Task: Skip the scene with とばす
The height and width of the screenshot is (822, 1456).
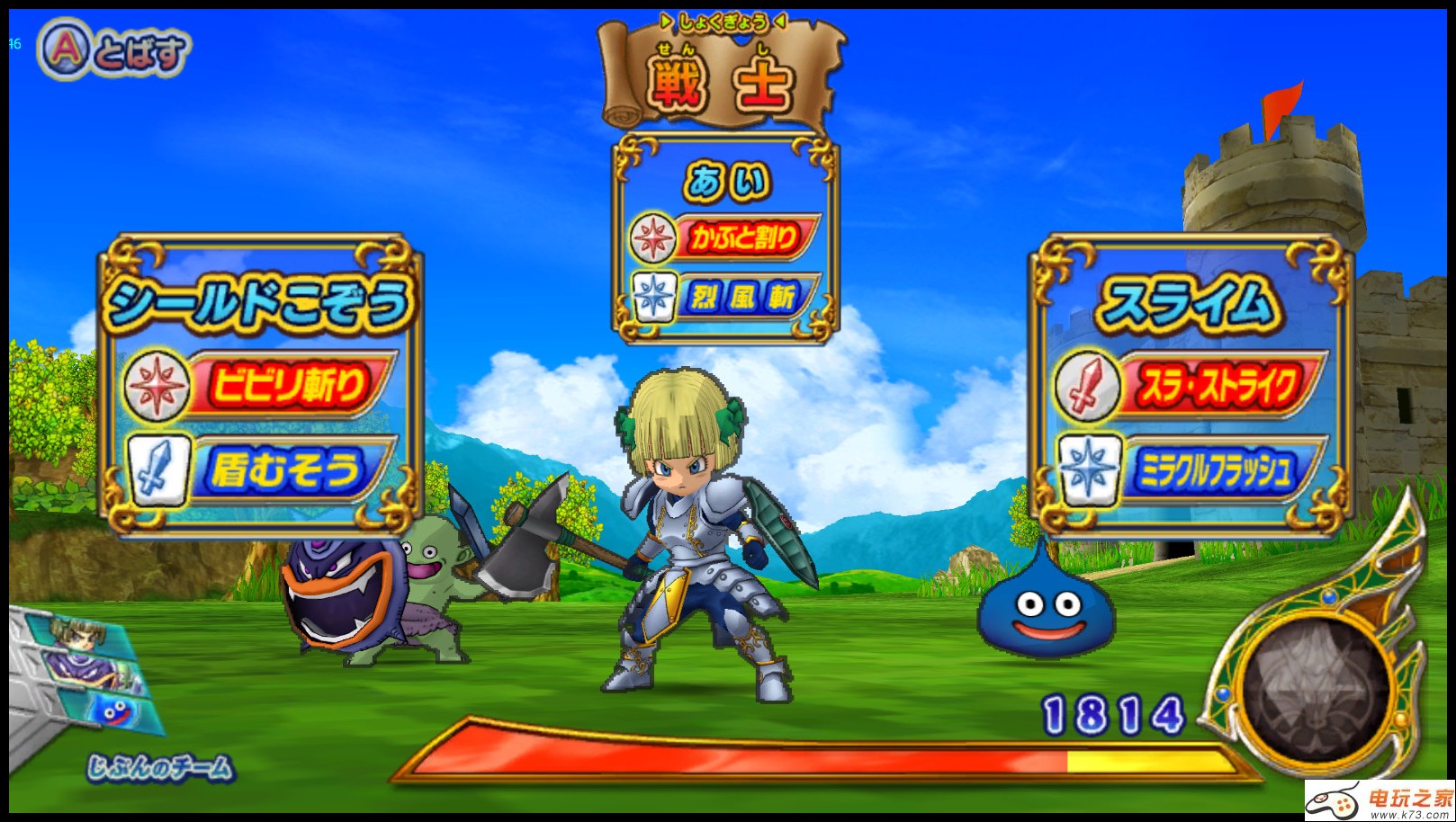Action: click(x=112, y=50)
